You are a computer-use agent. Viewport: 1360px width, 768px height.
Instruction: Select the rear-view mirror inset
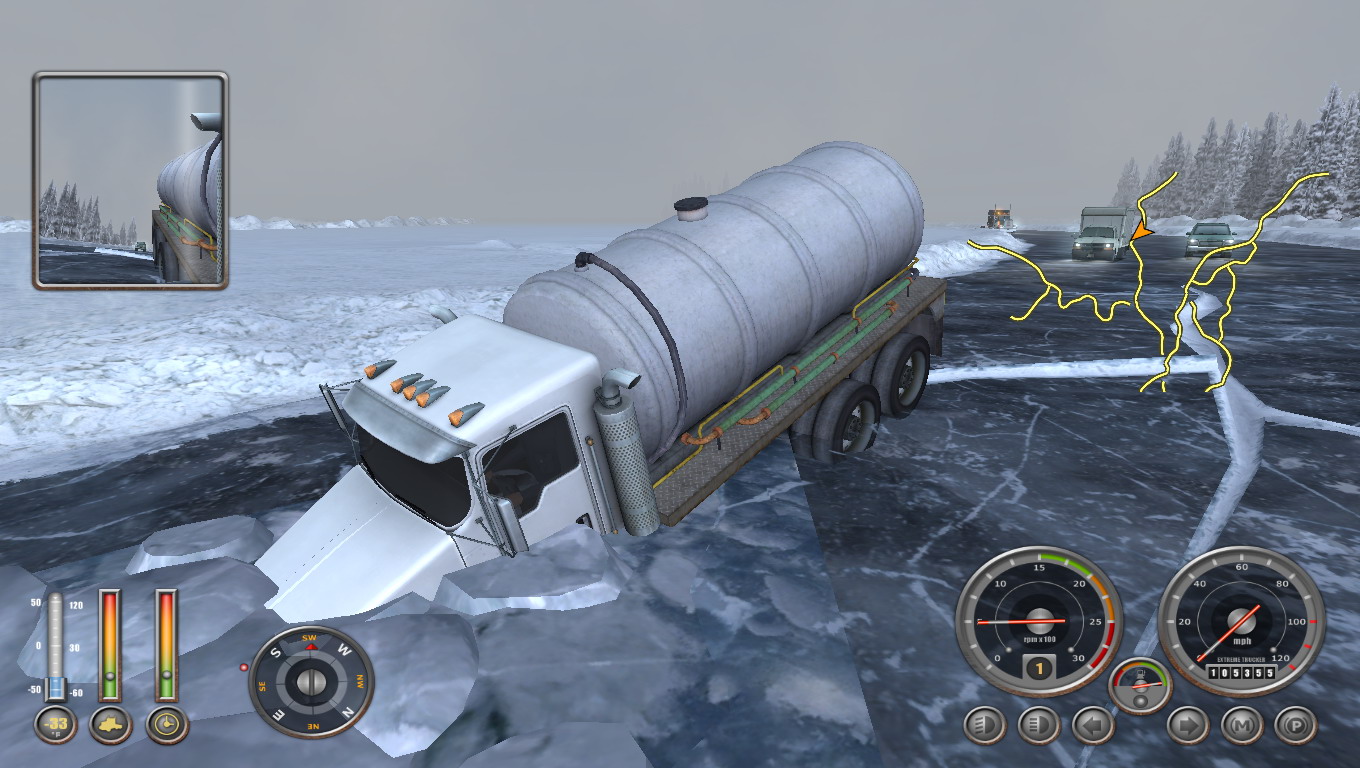point(131,181)
